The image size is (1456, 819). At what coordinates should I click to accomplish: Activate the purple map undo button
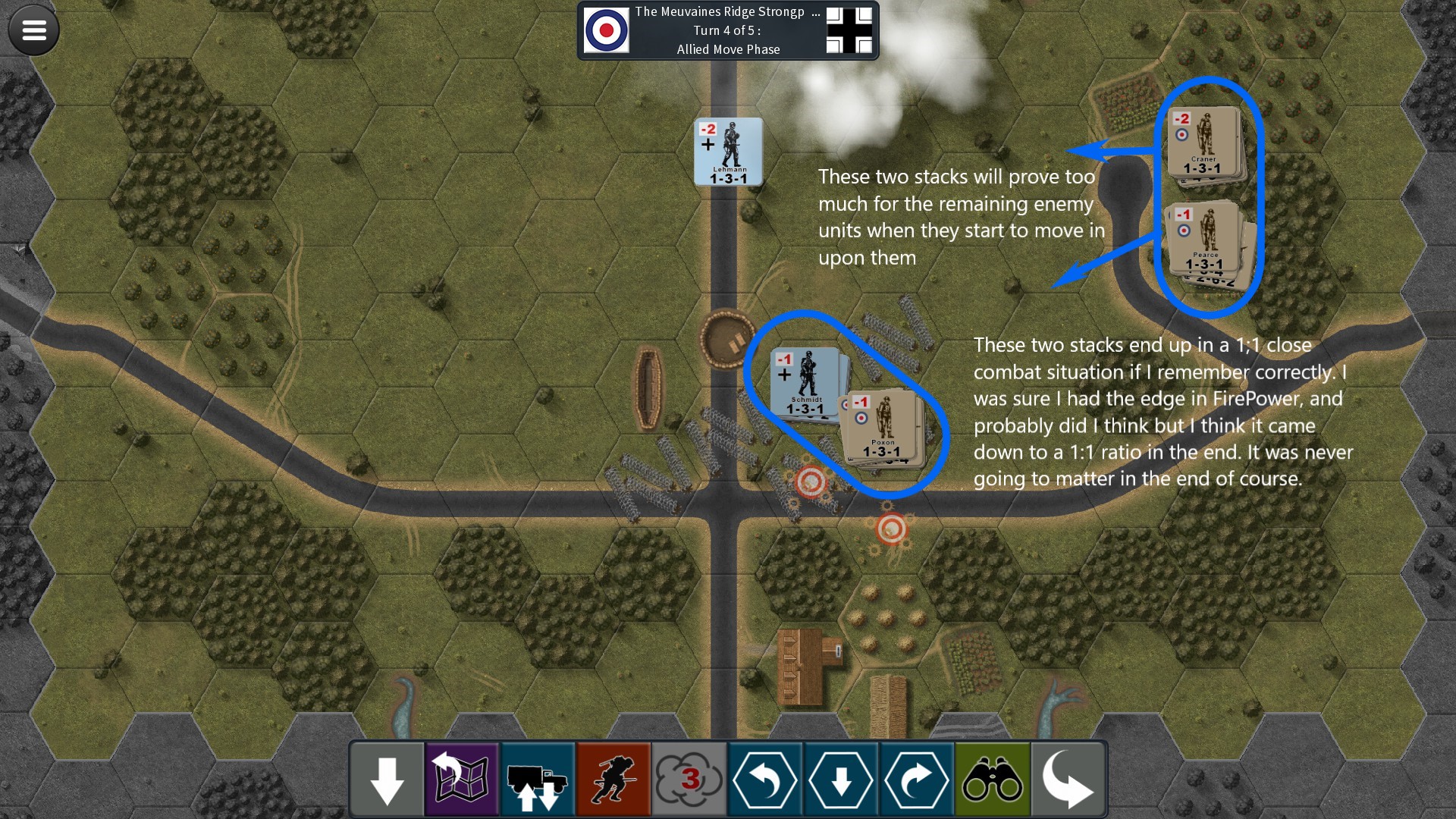pos(462,780)
